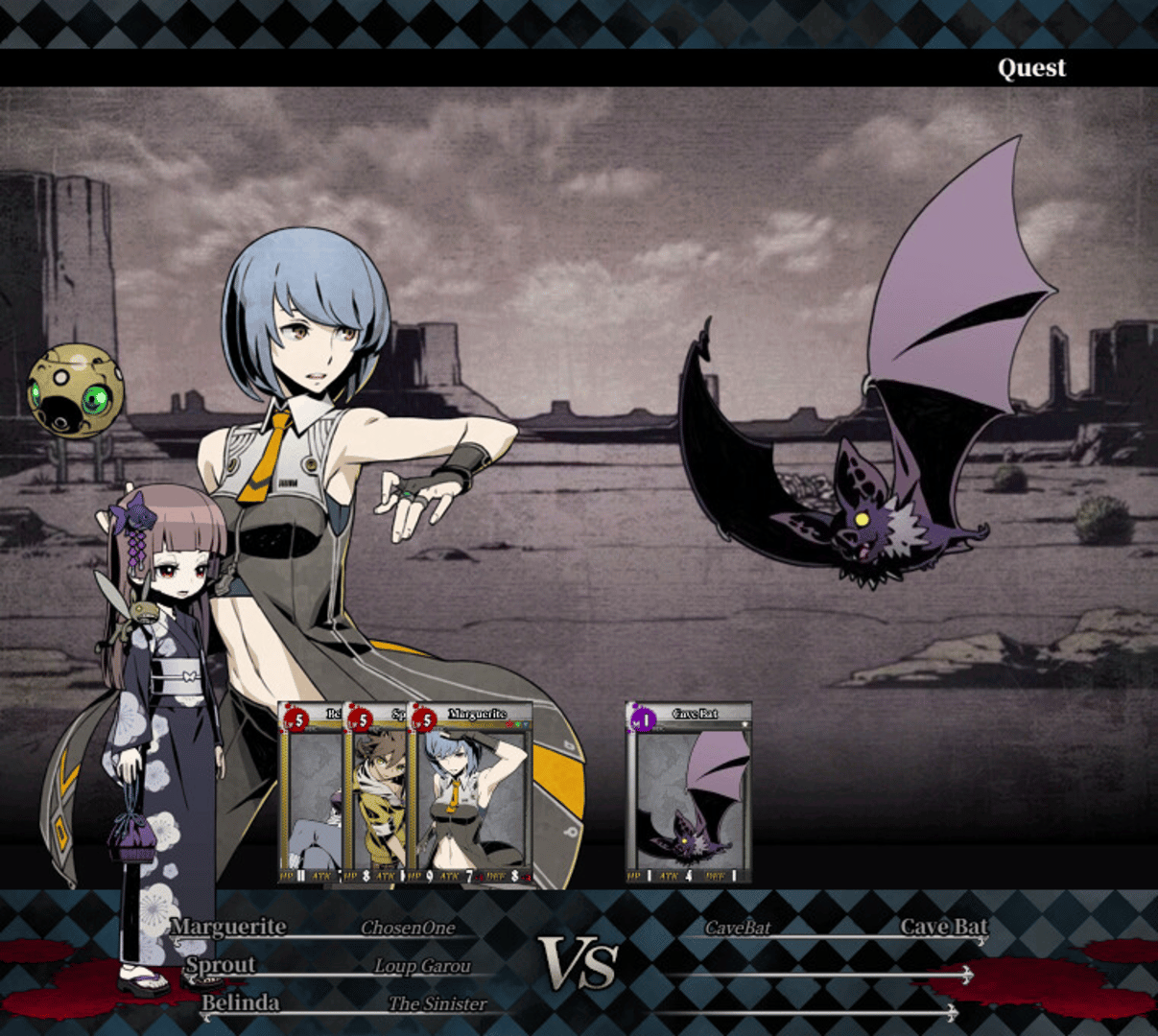Screen dimensions: 1158x1036
Task: Select the Marguerite character card
Action: [470, 794]
